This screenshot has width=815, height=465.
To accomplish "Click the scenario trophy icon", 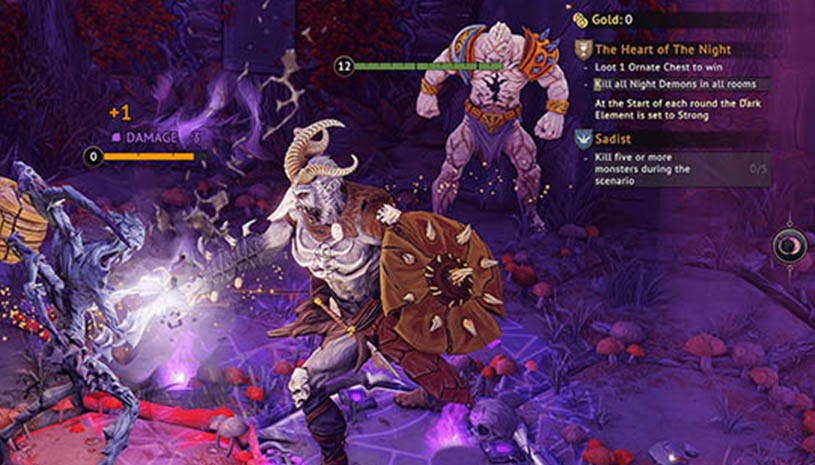I will click(583, 48).
